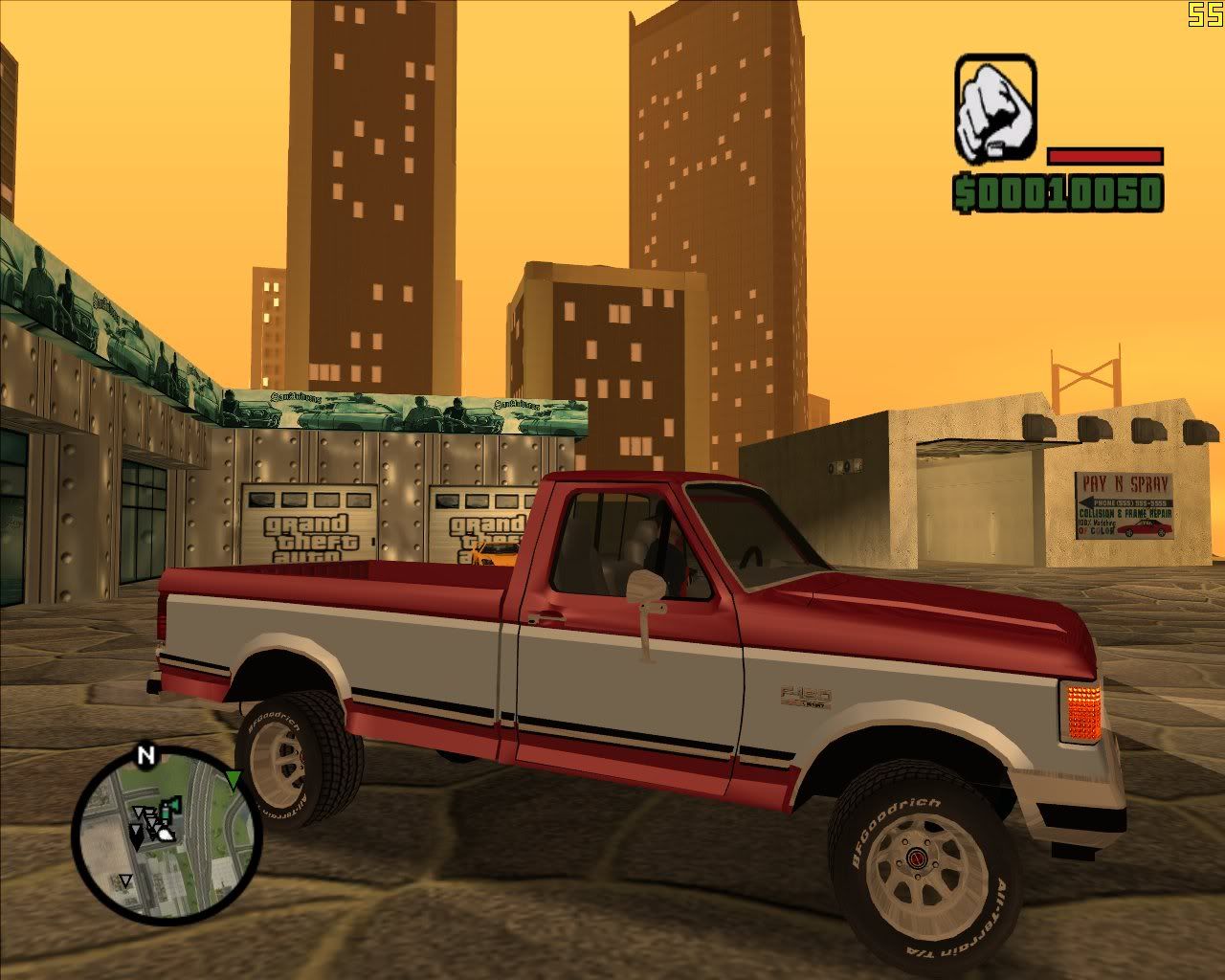Click the white triangle blip on the radar
1225x980 pixels.
point(126,880)
